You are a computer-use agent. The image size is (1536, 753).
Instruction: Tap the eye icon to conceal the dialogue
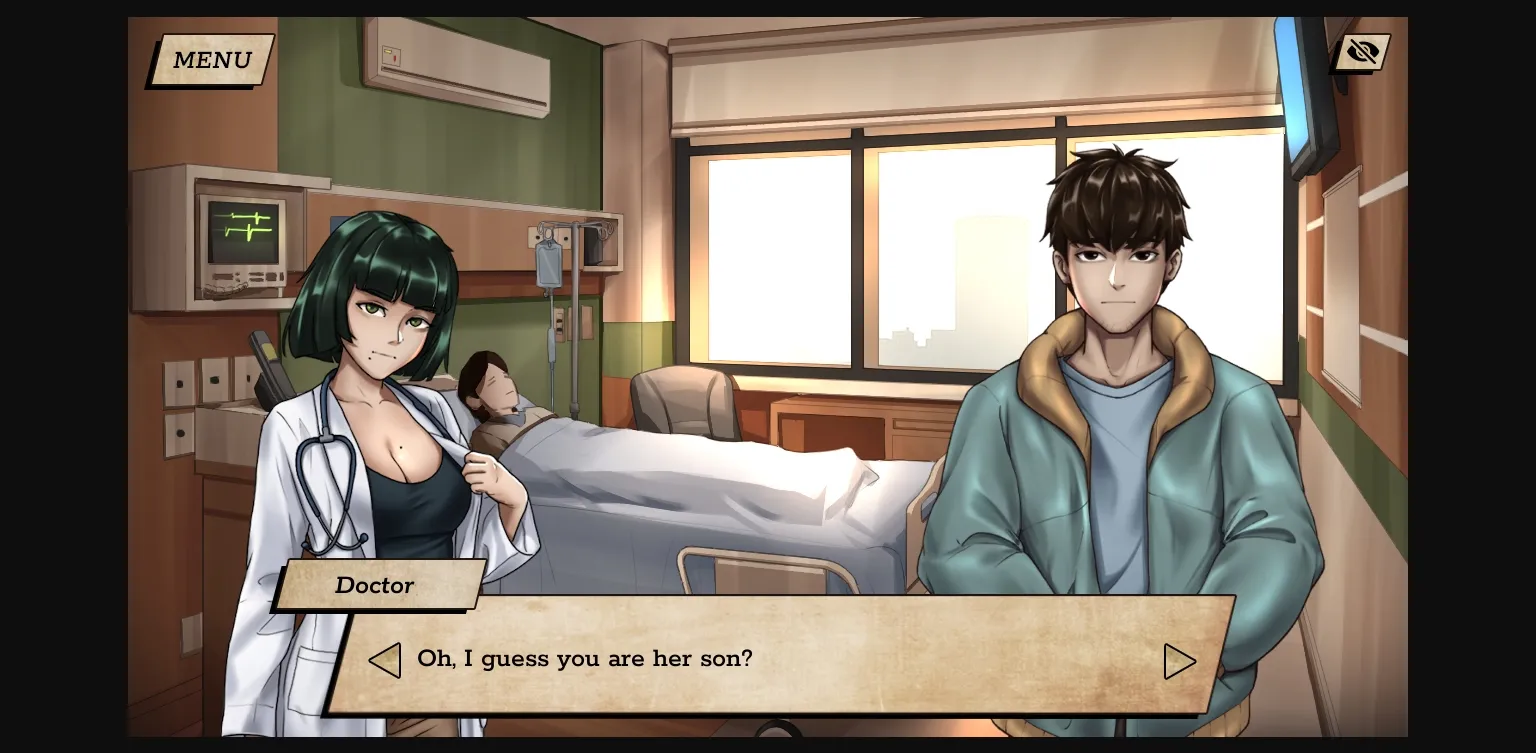pos(1361,52)
